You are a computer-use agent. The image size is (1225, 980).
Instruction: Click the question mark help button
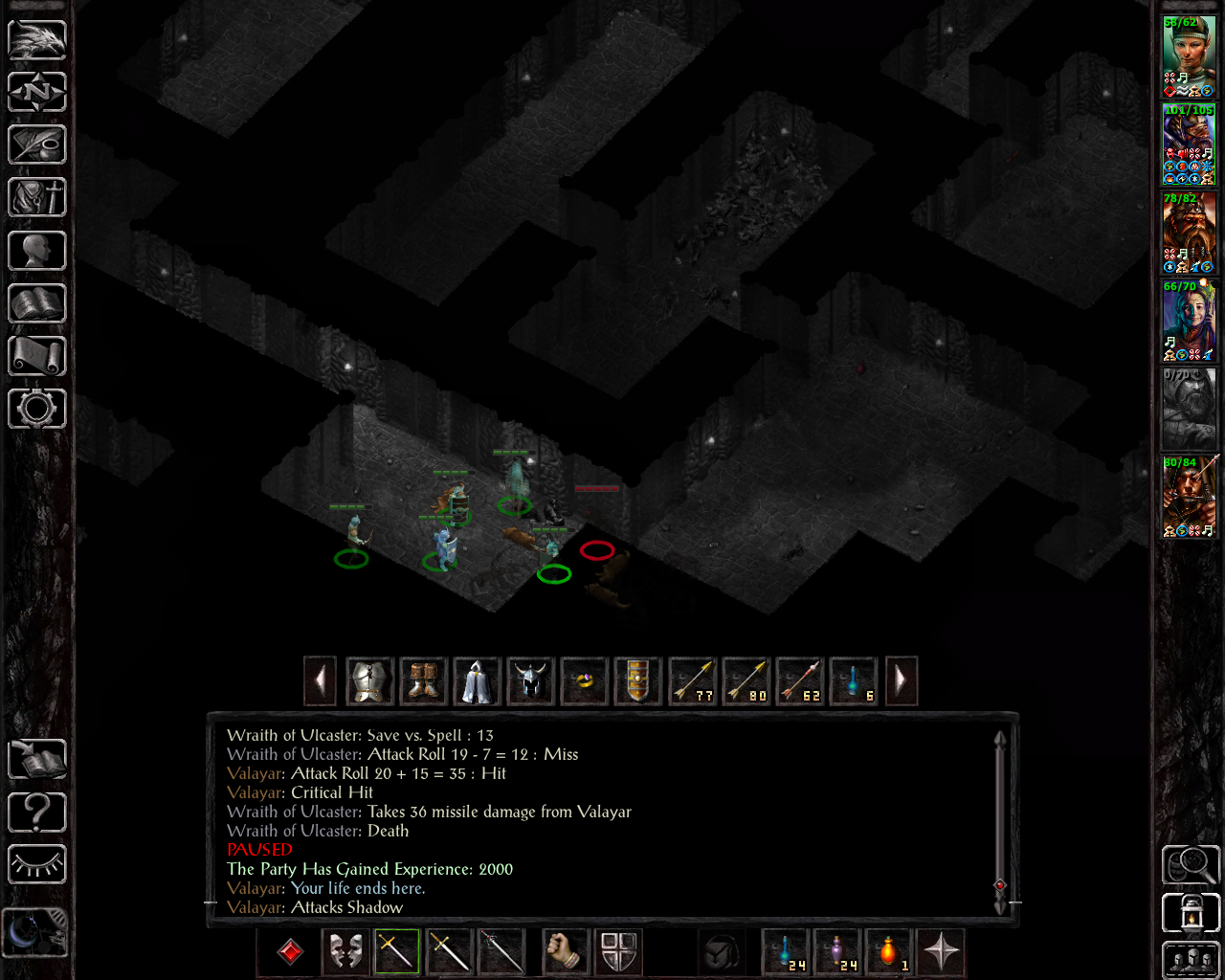coord(37,813)
